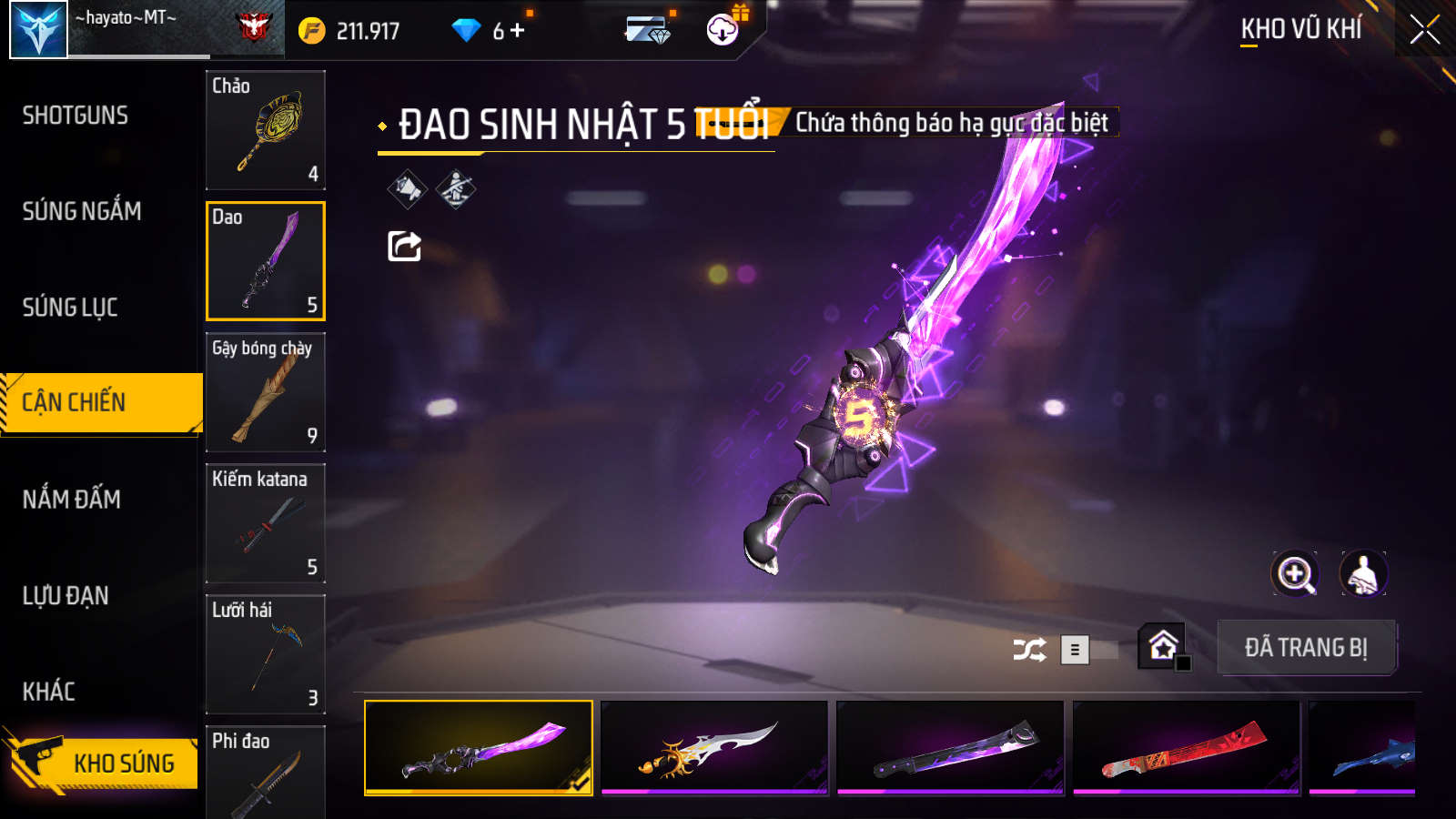Image resolution: width=1456 pixels, height=819 pixels.
Task: Select the Kiếm katana slot
Action: (x=266, y=523)
